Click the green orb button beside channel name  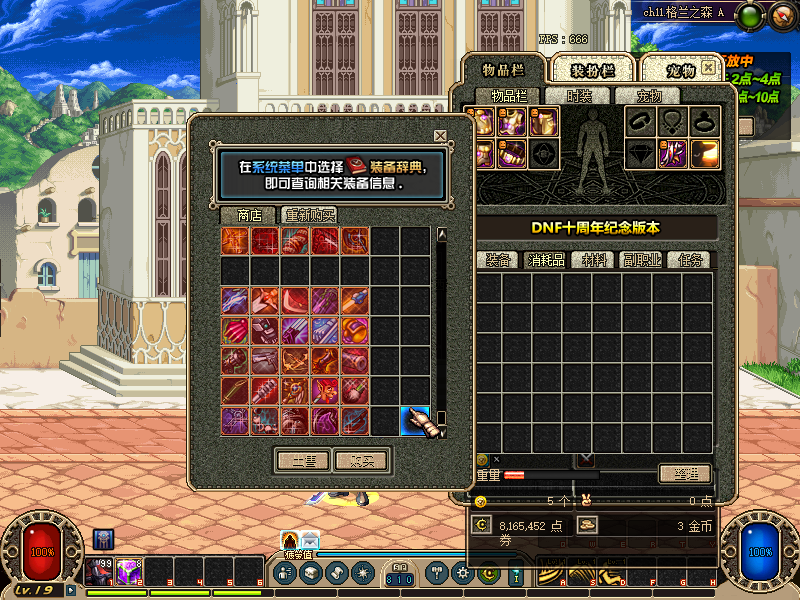click(x=753, y=14)
